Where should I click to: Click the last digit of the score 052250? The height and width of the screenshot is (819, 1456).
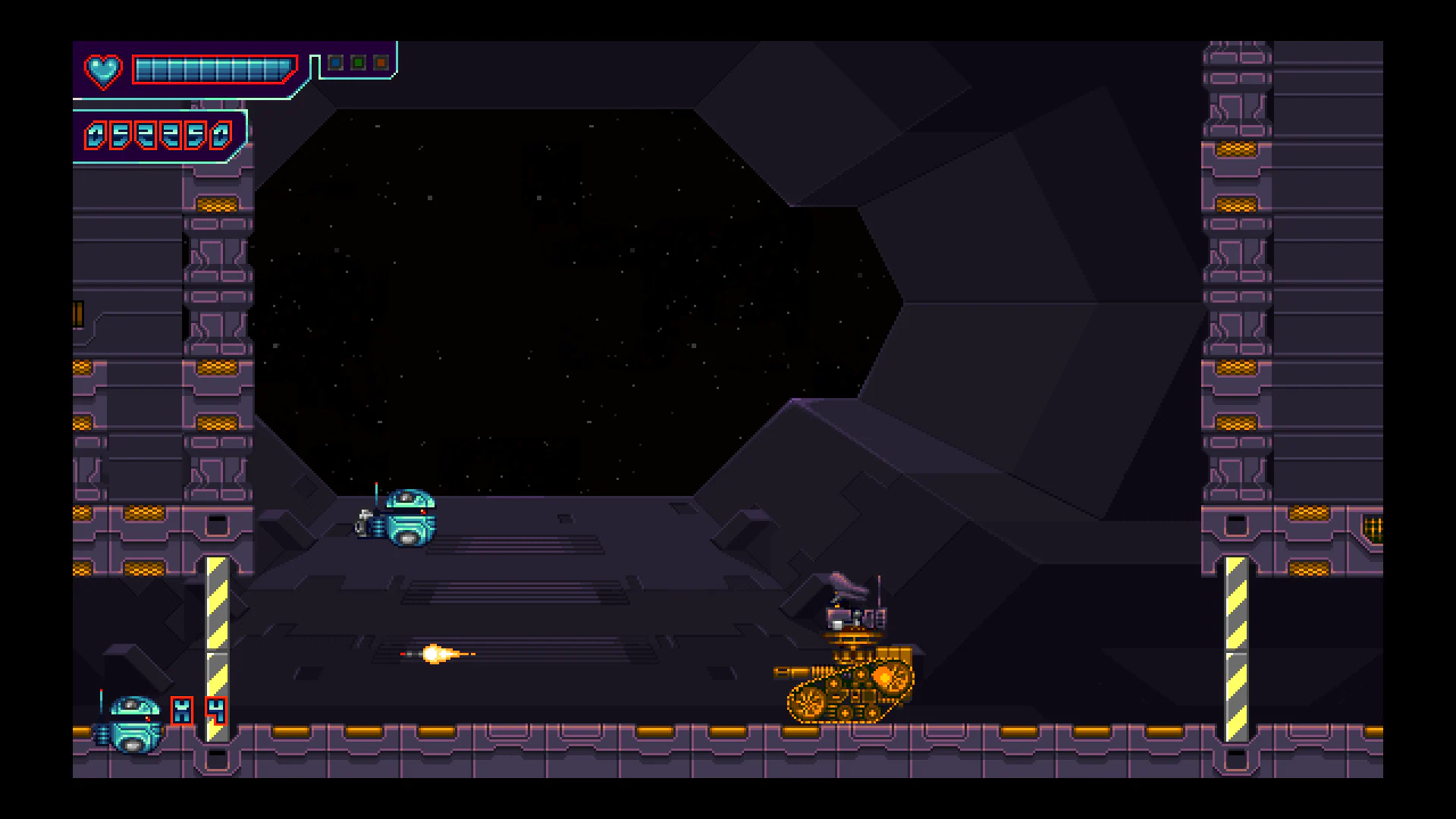(x=220, y=136)
